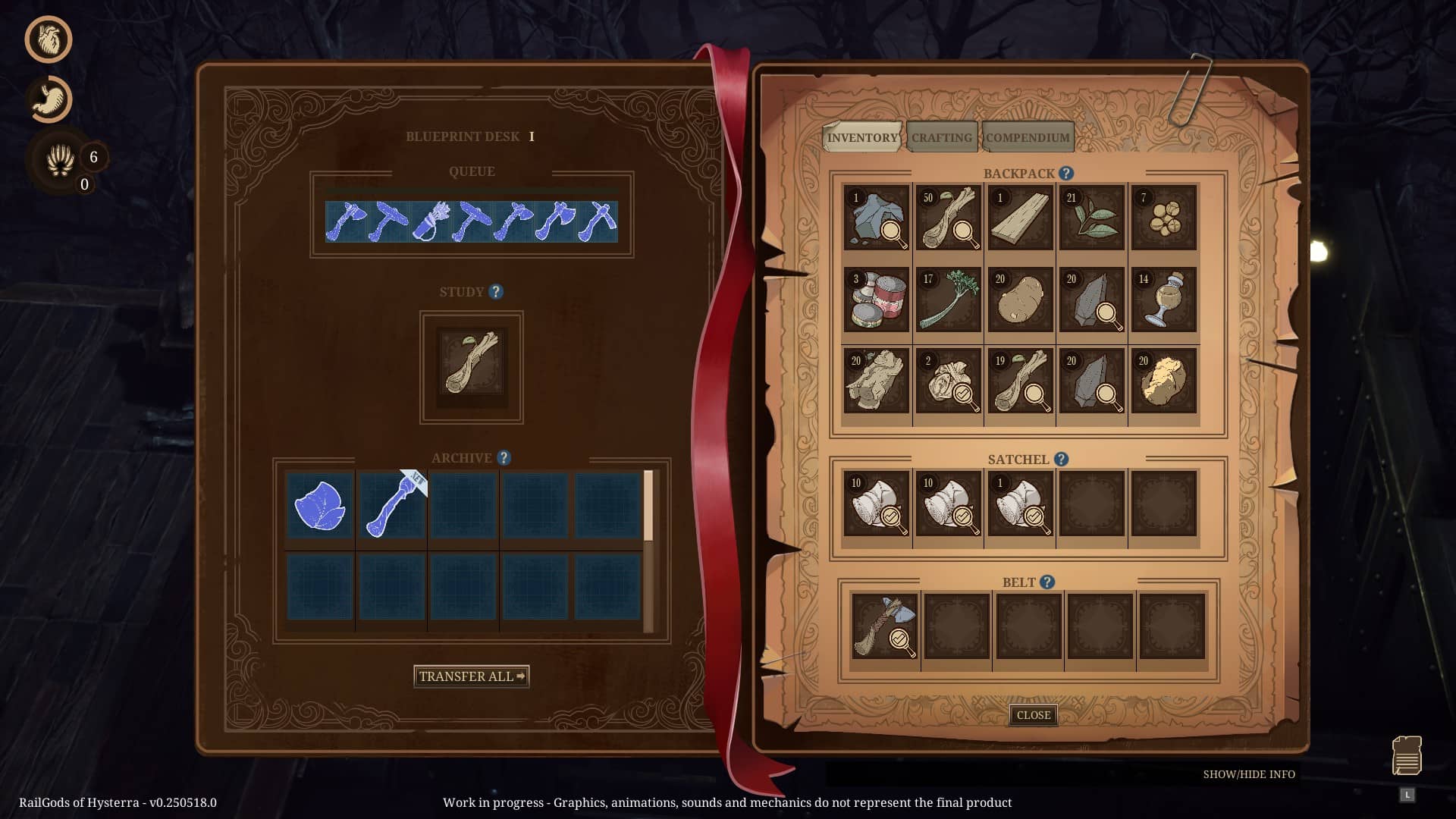The height and width of the screenshot is (819, 1456).
Task: Choose the canned food stack
Action: 877,300
